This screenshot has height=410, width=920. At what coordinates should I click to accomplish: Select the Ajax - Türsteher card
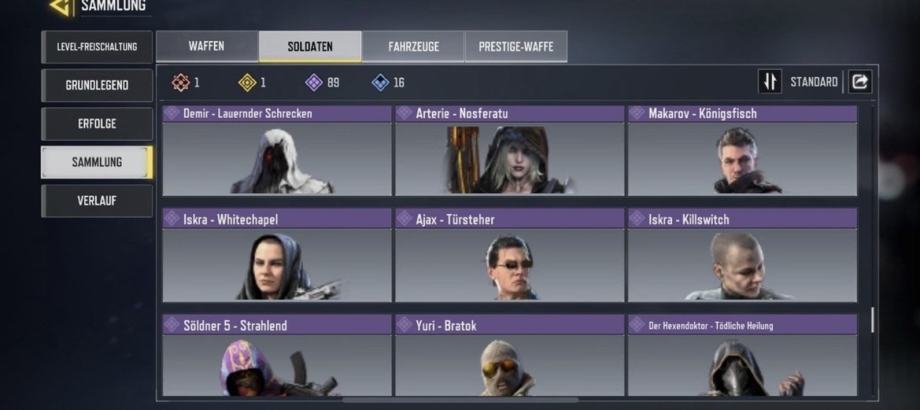coord(510,255)
